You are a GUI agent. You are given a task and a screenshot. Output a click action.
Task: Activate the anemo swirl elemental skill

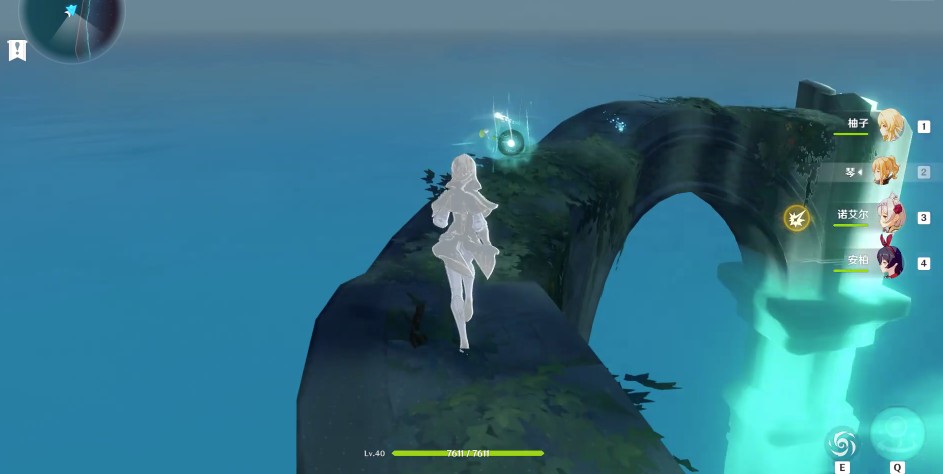(842, 442)
